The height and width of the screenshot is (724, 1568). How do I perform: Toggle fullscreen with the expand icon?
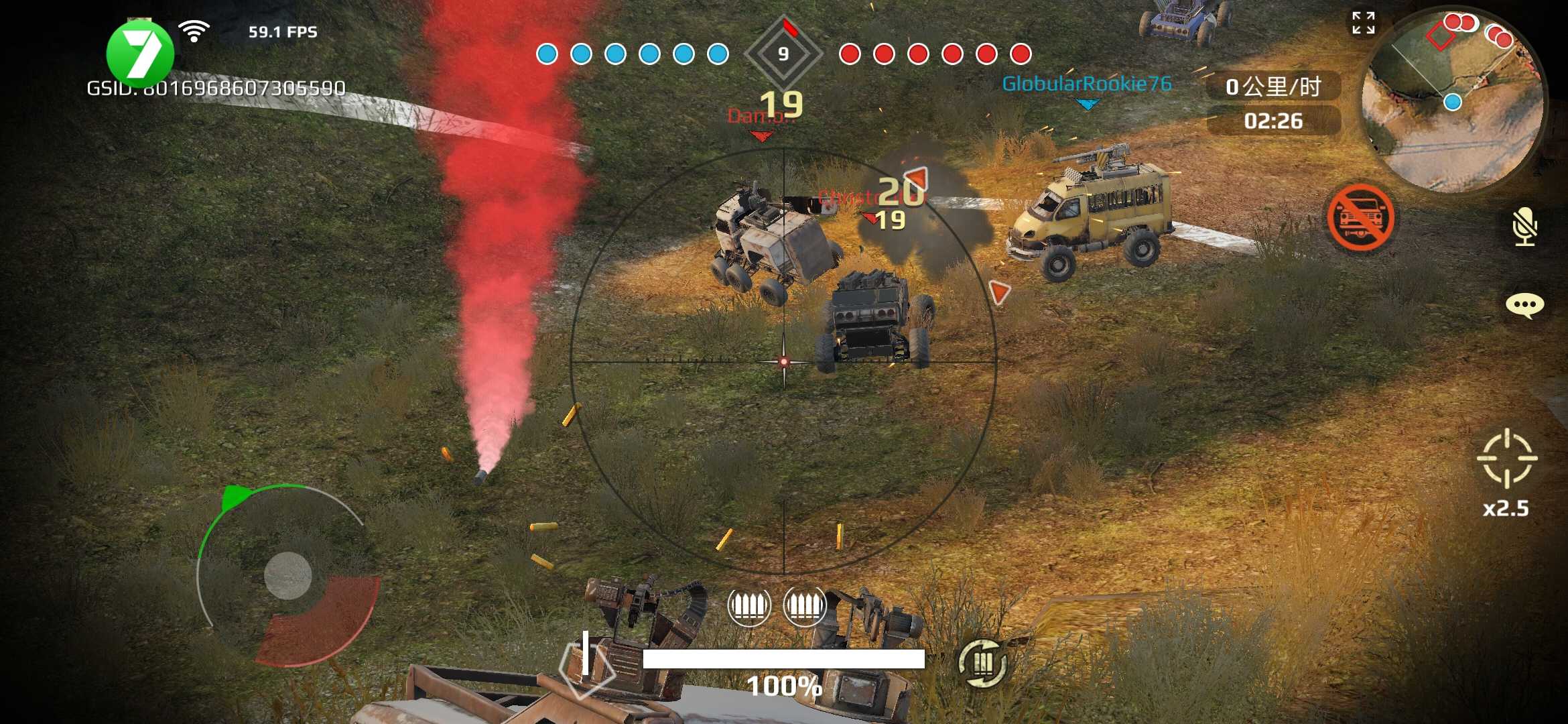point(1363,23)
